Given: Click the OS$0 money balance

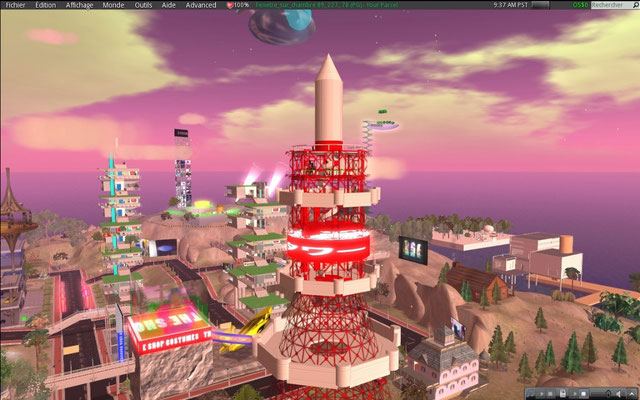Looking at the screenshot, I should (581, 5).
